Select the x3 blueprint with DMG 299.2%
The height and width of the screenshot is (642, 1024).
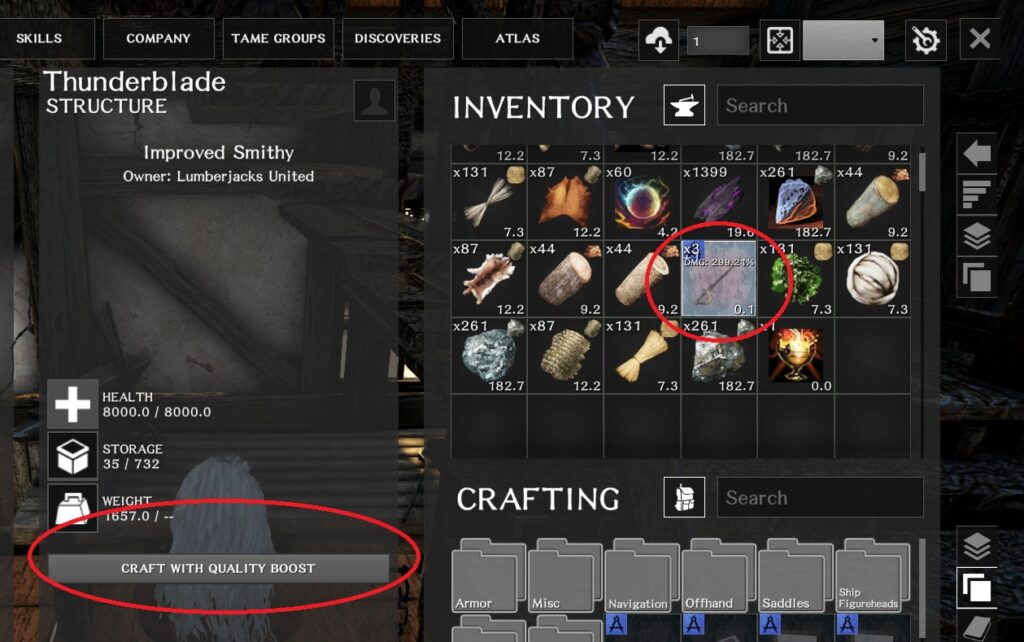point(718,279)
